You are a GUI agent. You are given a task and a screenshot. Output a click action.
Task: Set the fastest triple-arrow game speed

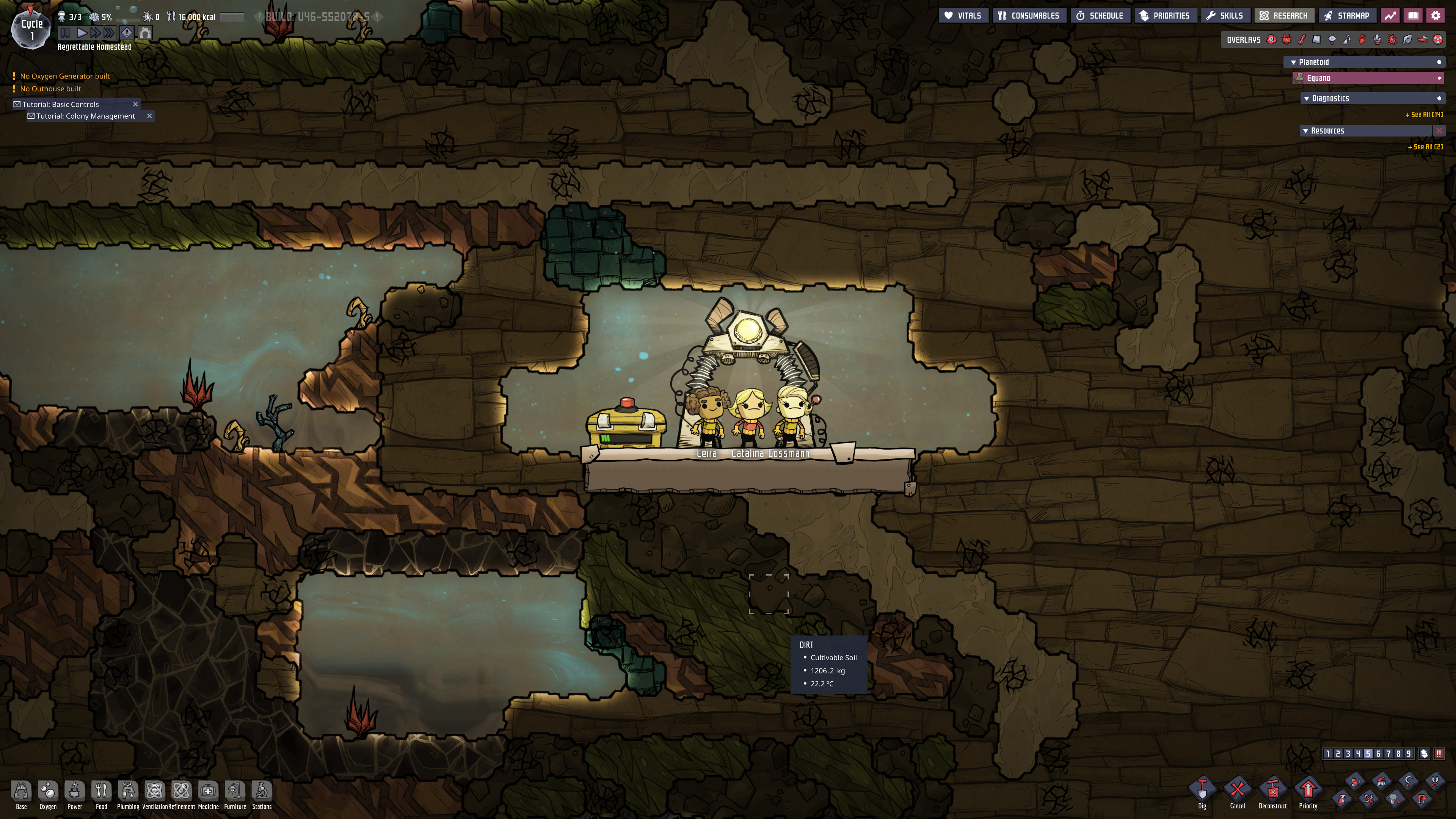click(109, 33)
